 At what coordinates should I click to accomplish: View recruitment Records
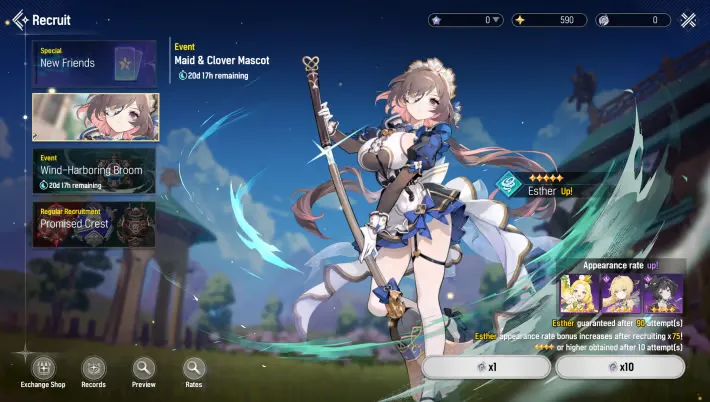pos(93,368)
